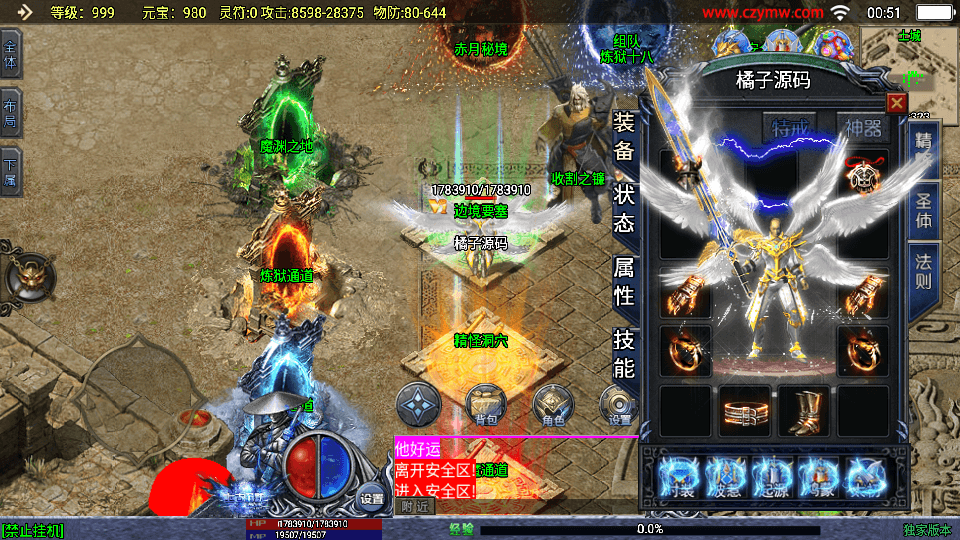Screen dimensions: 960x540
Task: Show the 属性 (attributes) tab
Action: coord(623,281)
